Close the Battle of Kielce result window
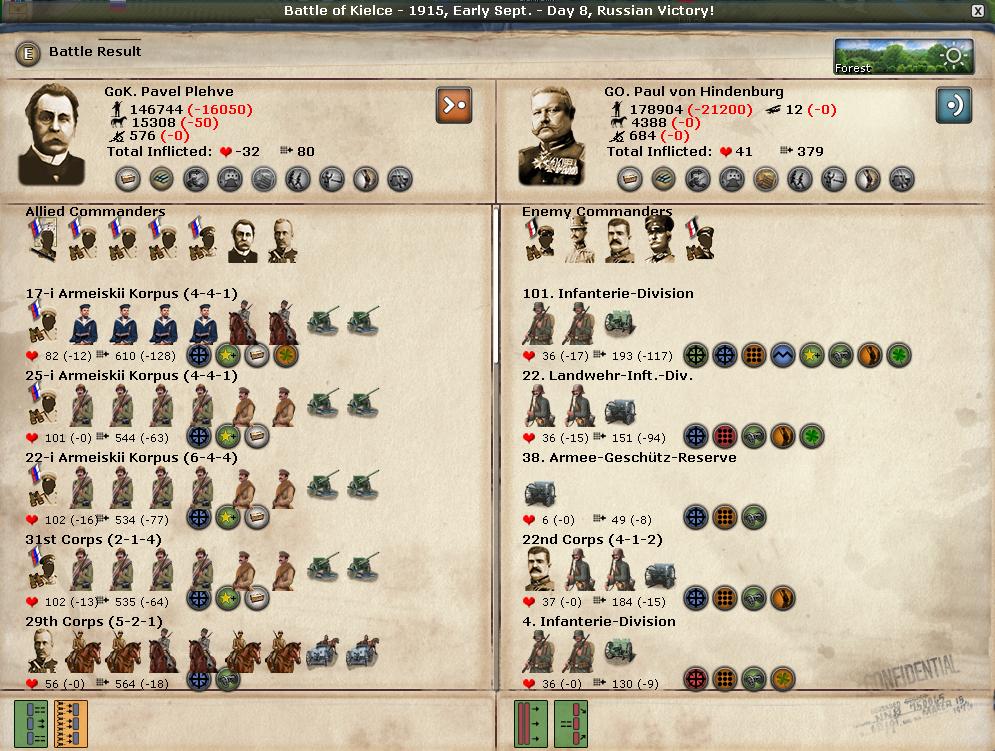995x751 pixels. (x=977, y=11)
